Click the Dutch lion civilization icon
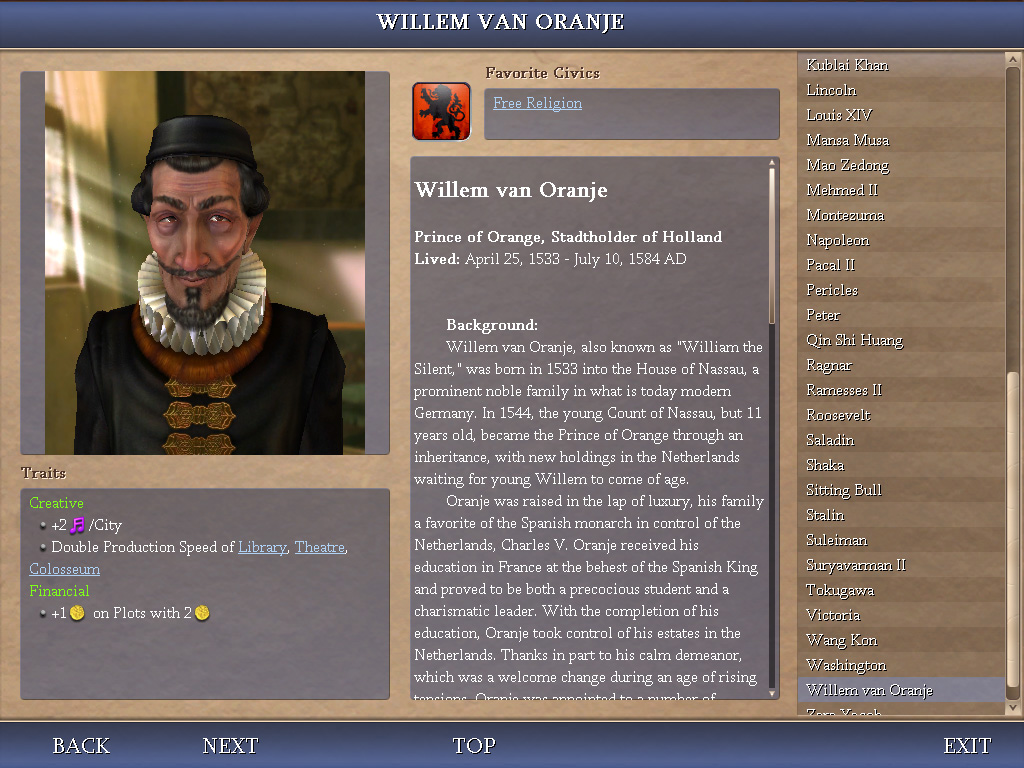This screenshot has height=768, width=1024. coord(441,111)
